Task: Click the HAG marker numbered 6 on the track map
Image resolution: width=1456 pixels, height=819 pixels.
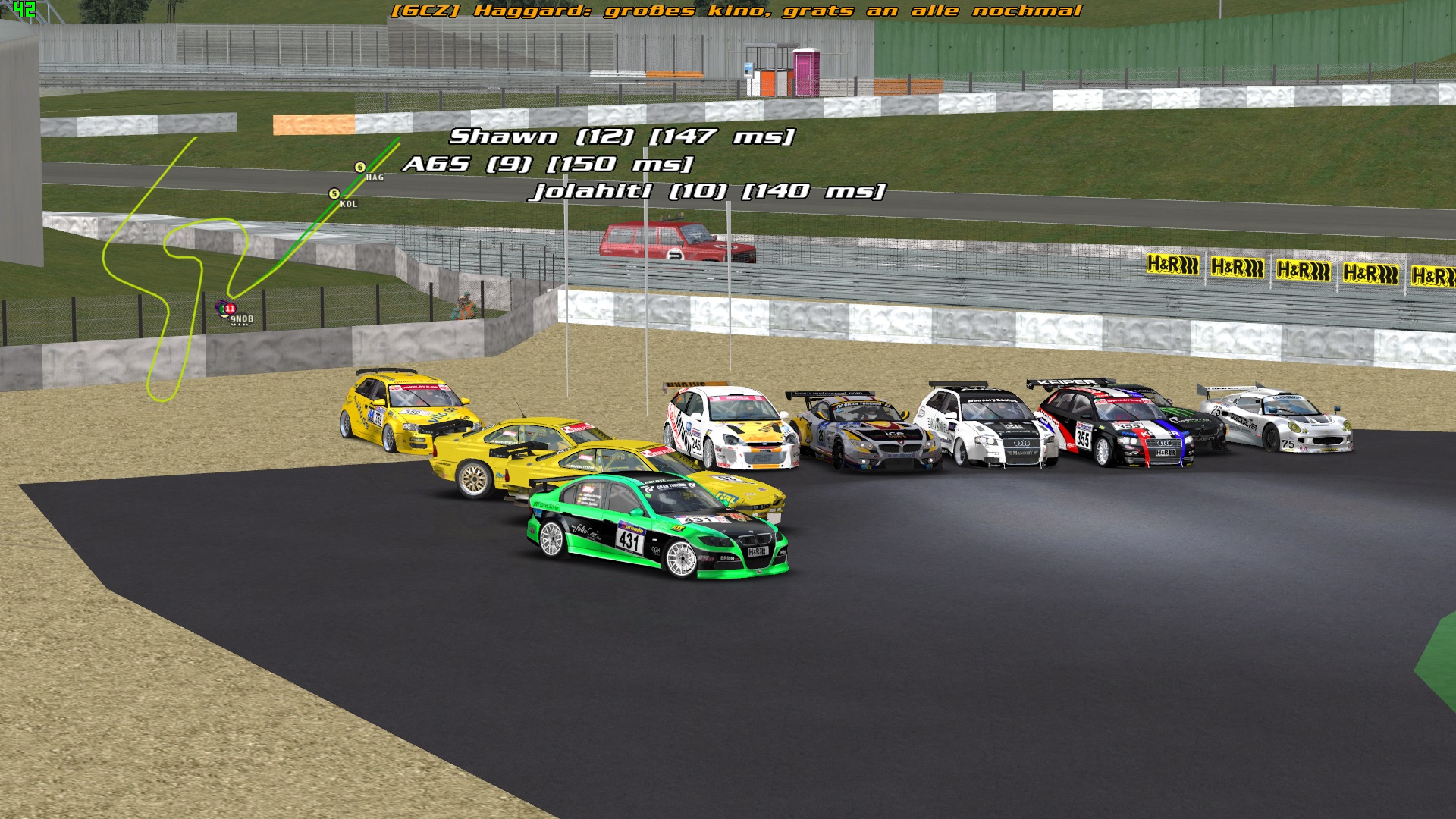Action: [360, 168]
